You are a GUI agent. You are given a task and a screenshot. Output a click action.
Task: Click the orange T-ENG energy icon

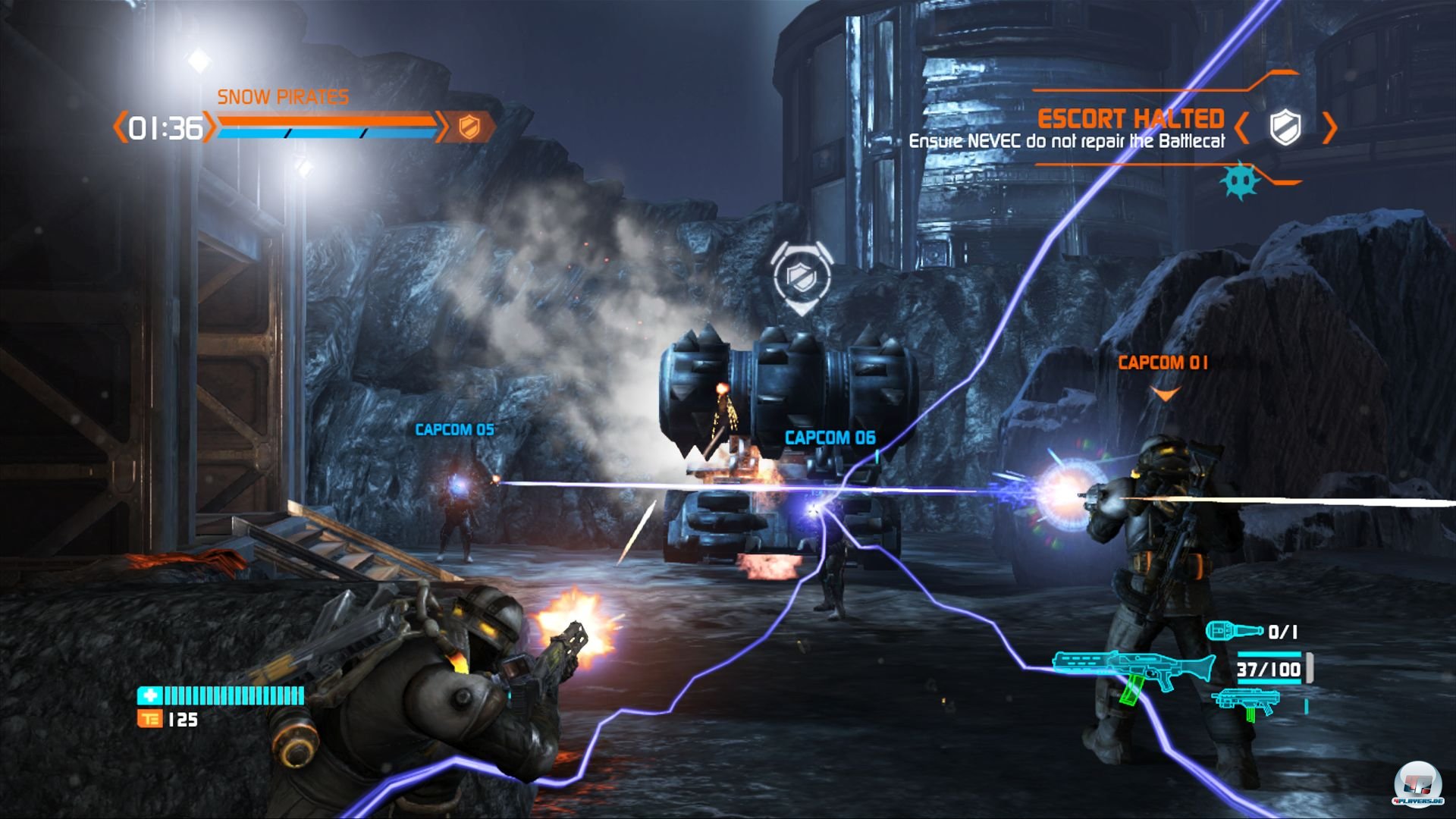(149, 719)
